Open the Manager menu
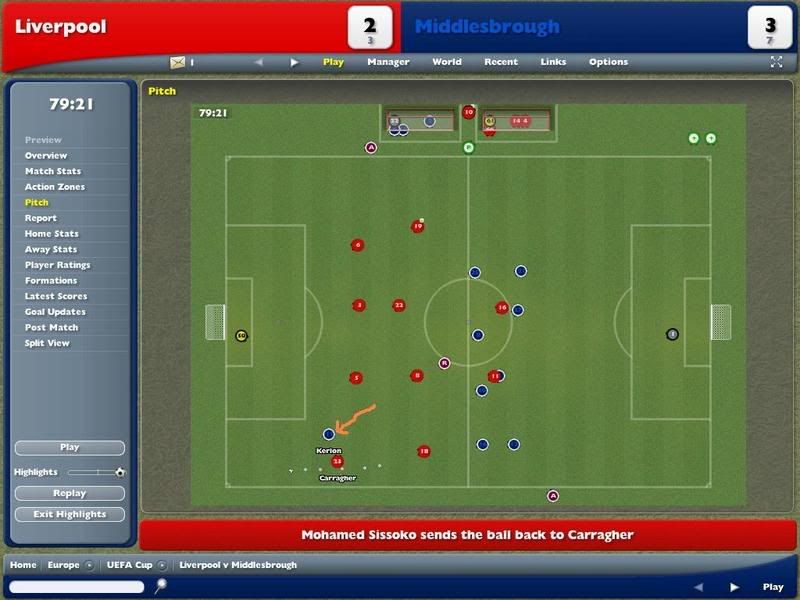 point(388,62)
